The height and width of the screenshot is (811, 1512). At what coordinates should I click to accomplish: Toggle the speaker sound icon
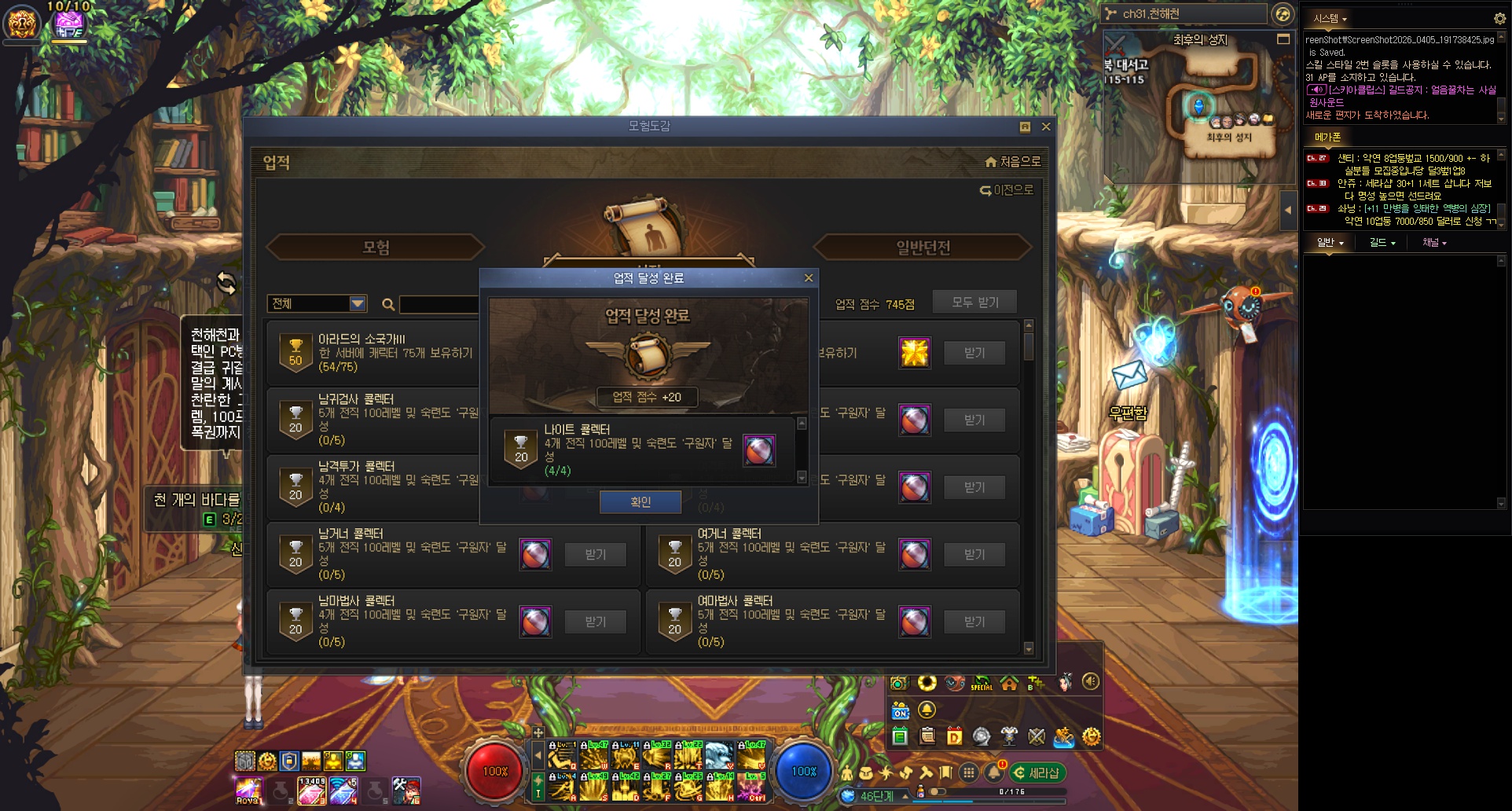[1090, 682]
